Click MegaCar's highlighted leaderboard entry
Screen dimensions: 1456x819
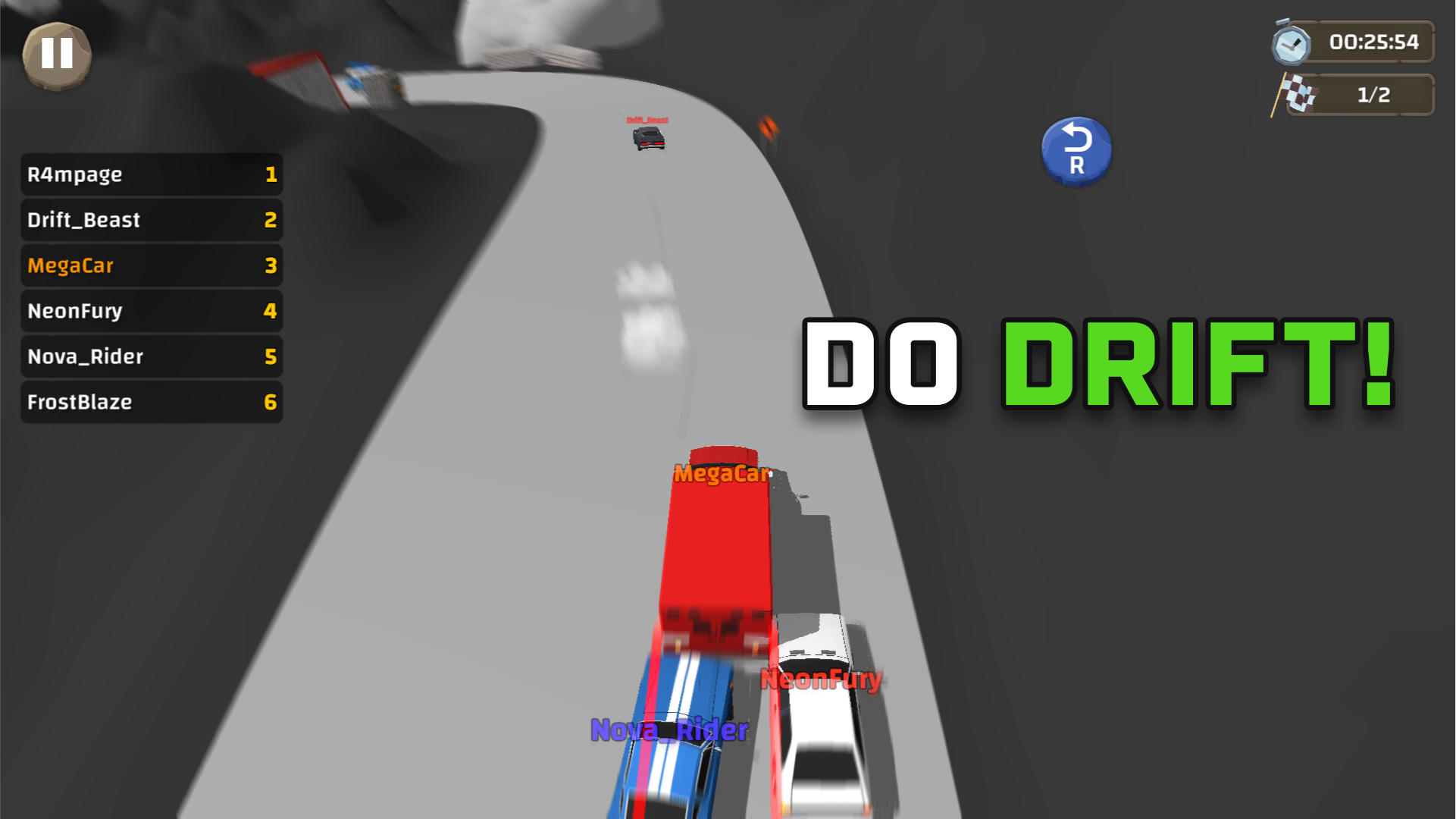[x=151, y=265]
